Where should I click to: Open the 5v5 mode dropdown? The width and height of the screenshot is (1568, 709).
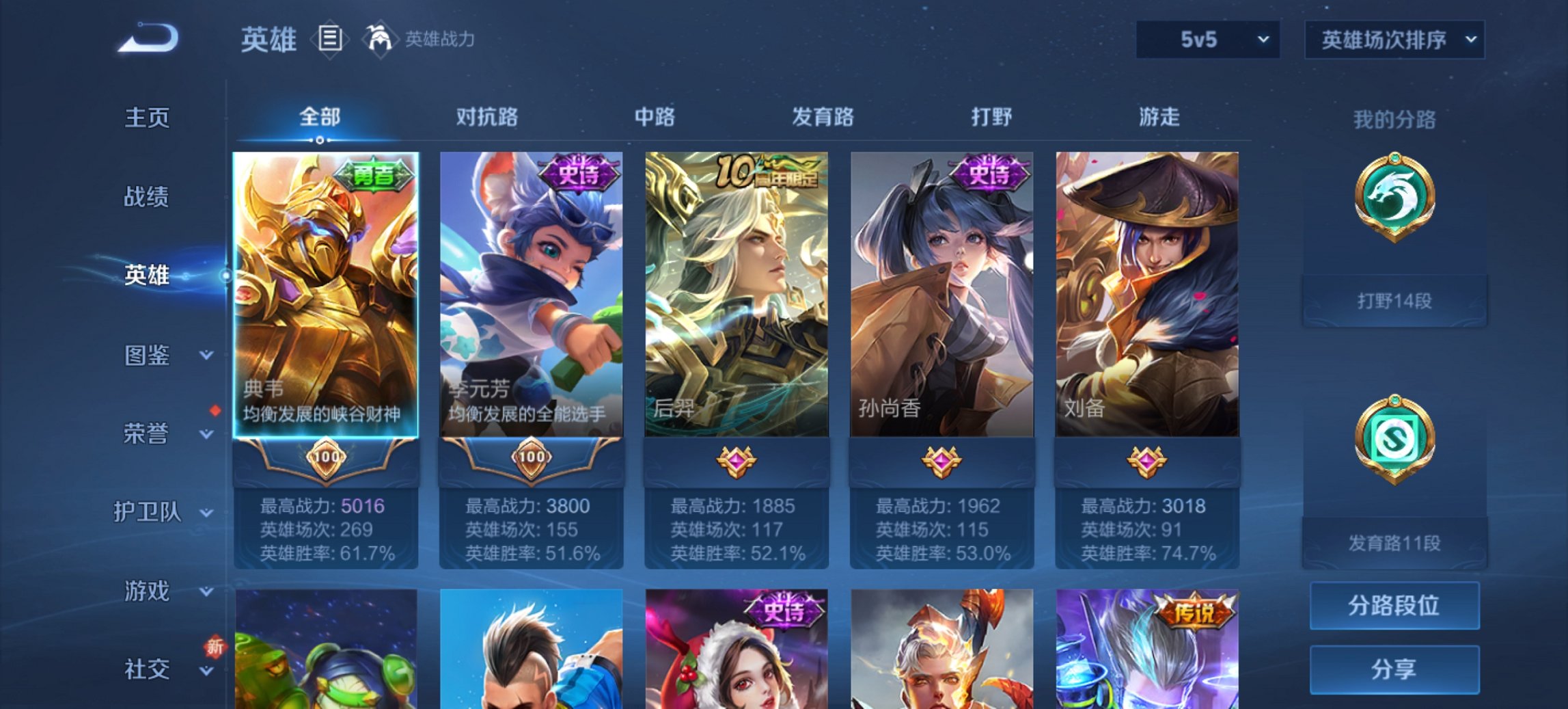[x=1208, y=39]
